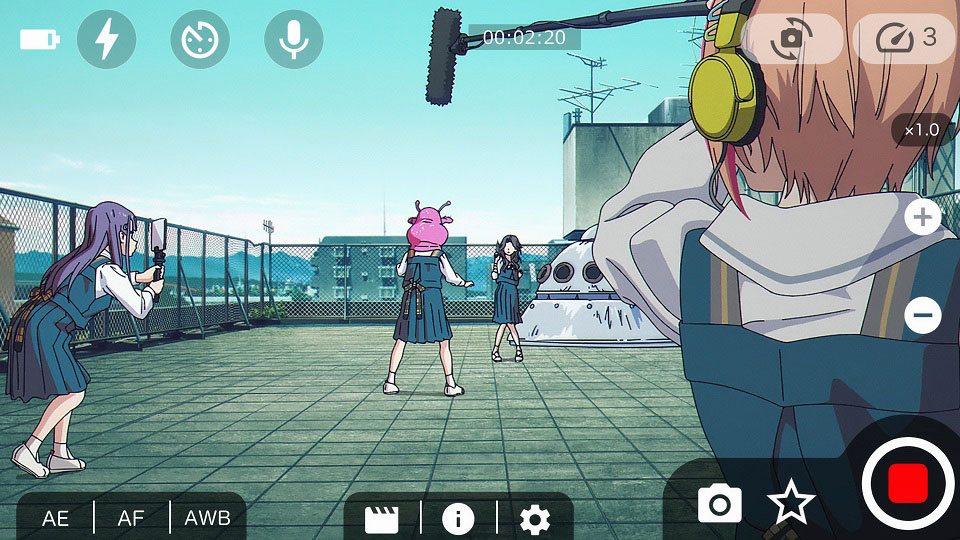
Task: Show the info panel
Action: 458,518
